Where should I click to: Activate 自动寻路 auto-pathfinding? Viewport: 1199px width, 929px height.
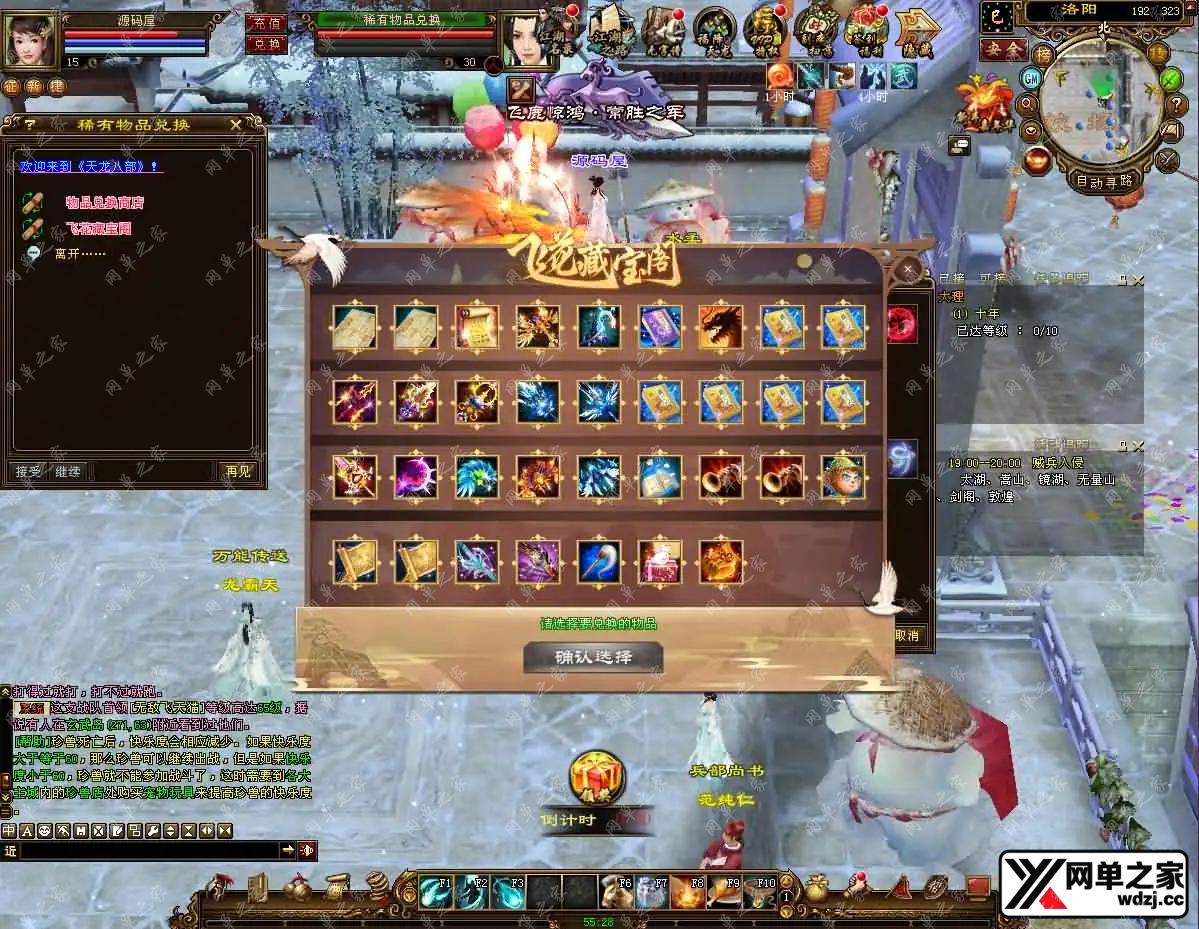coord(1103,181)
